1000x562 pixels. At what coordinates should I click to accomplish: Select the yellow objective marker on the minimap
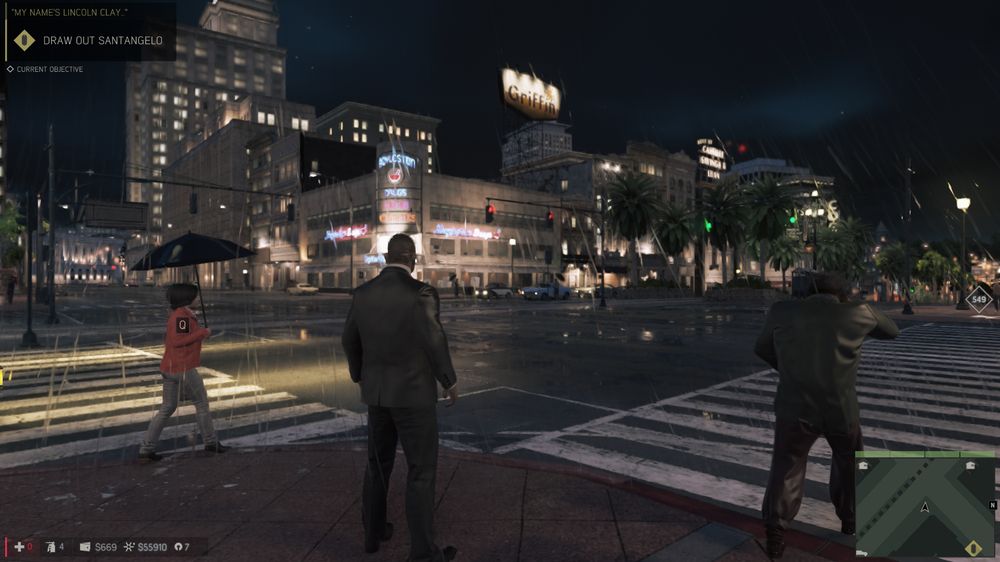pyautogui.click(x=973, y=547)
